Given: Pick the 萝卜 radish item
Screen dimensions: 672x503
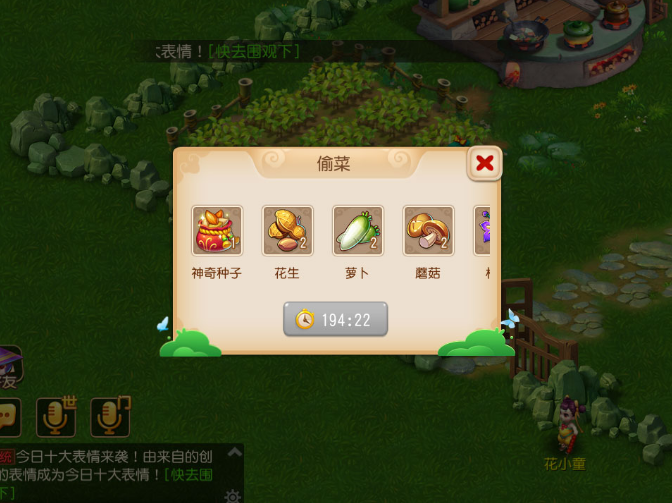Looking at the screenshot, I should (358, 231).
